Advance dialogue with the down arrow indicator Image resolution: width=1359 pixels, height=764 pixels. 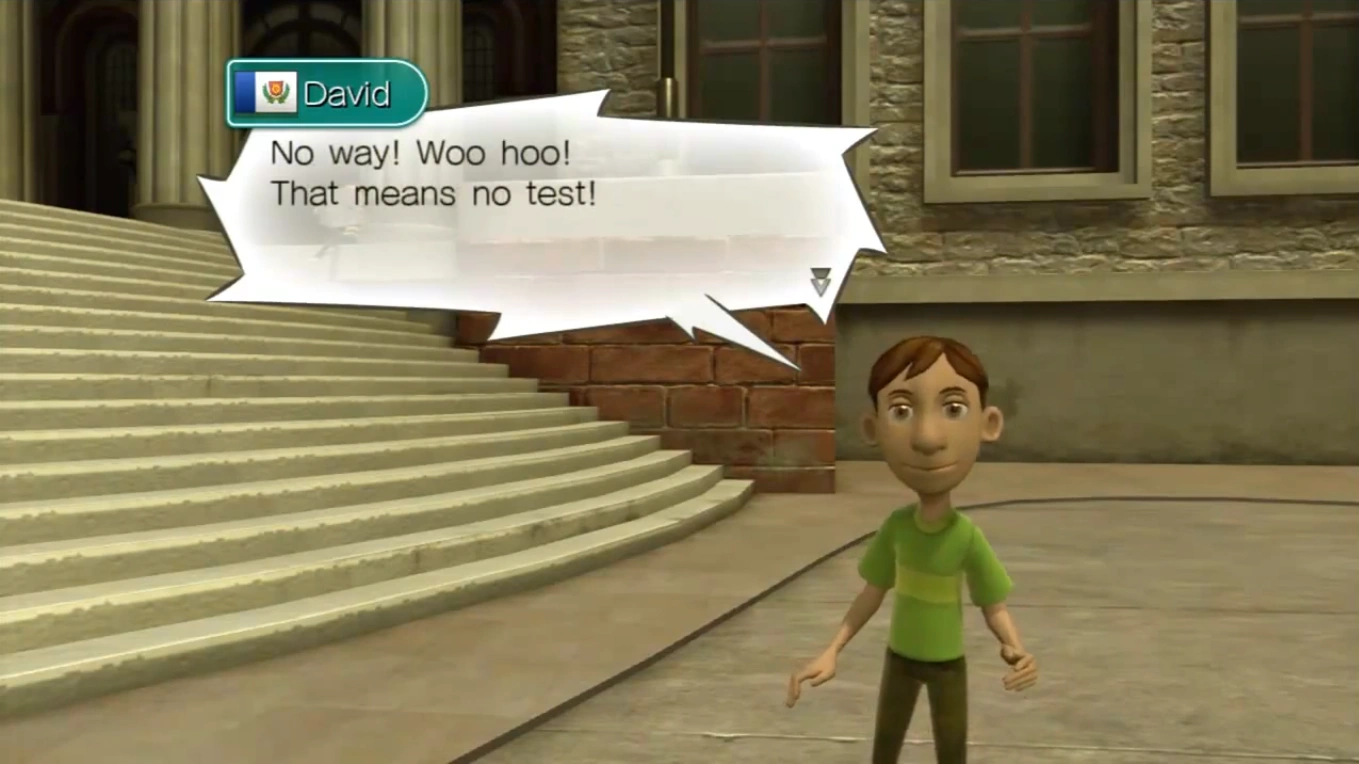click(820, 281)
